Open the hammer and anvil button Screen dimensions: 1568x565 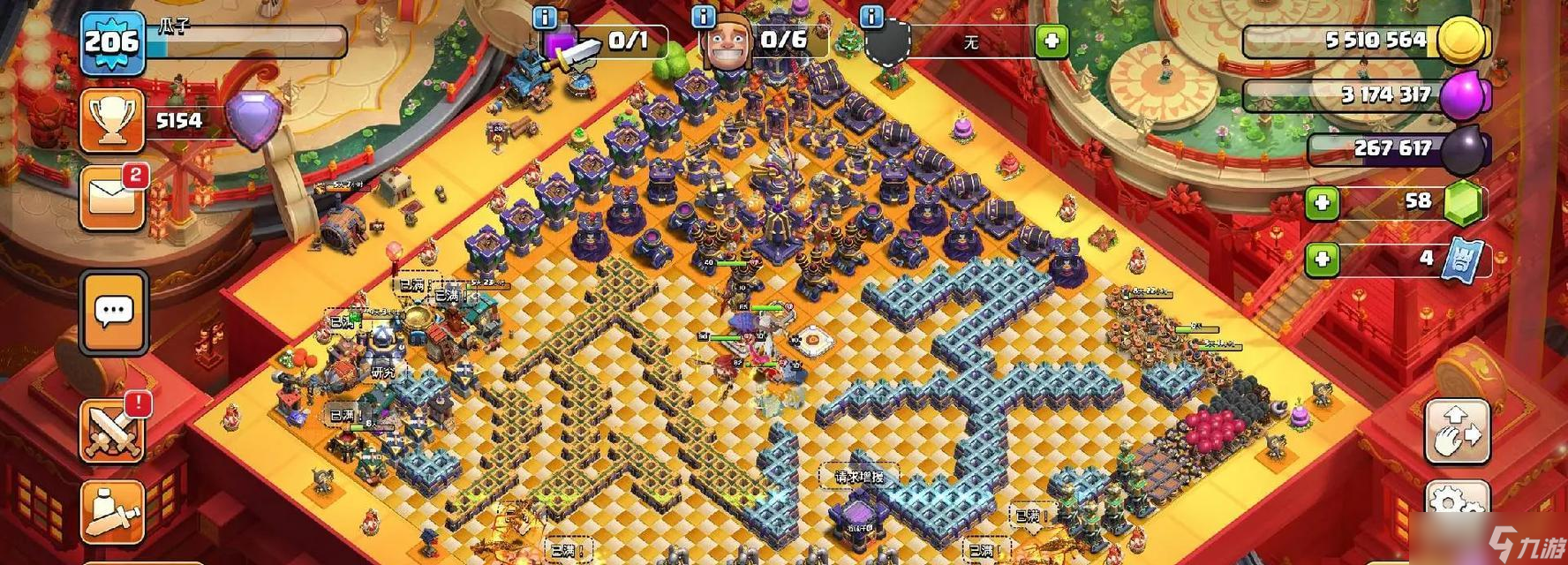[112, 513]
